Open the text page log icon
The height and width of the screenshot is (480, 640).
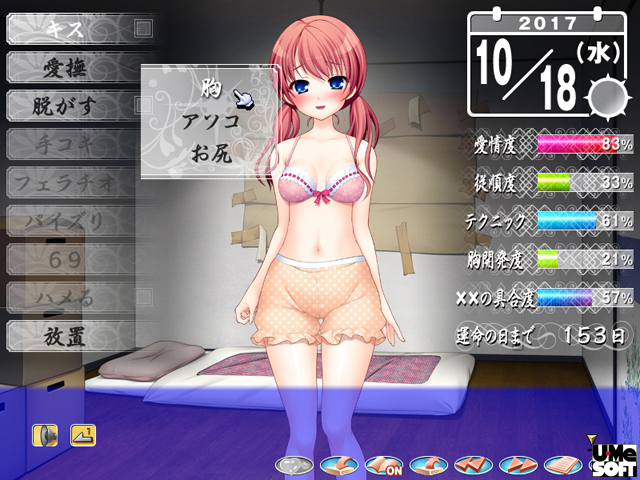click(x=562, y=465)
